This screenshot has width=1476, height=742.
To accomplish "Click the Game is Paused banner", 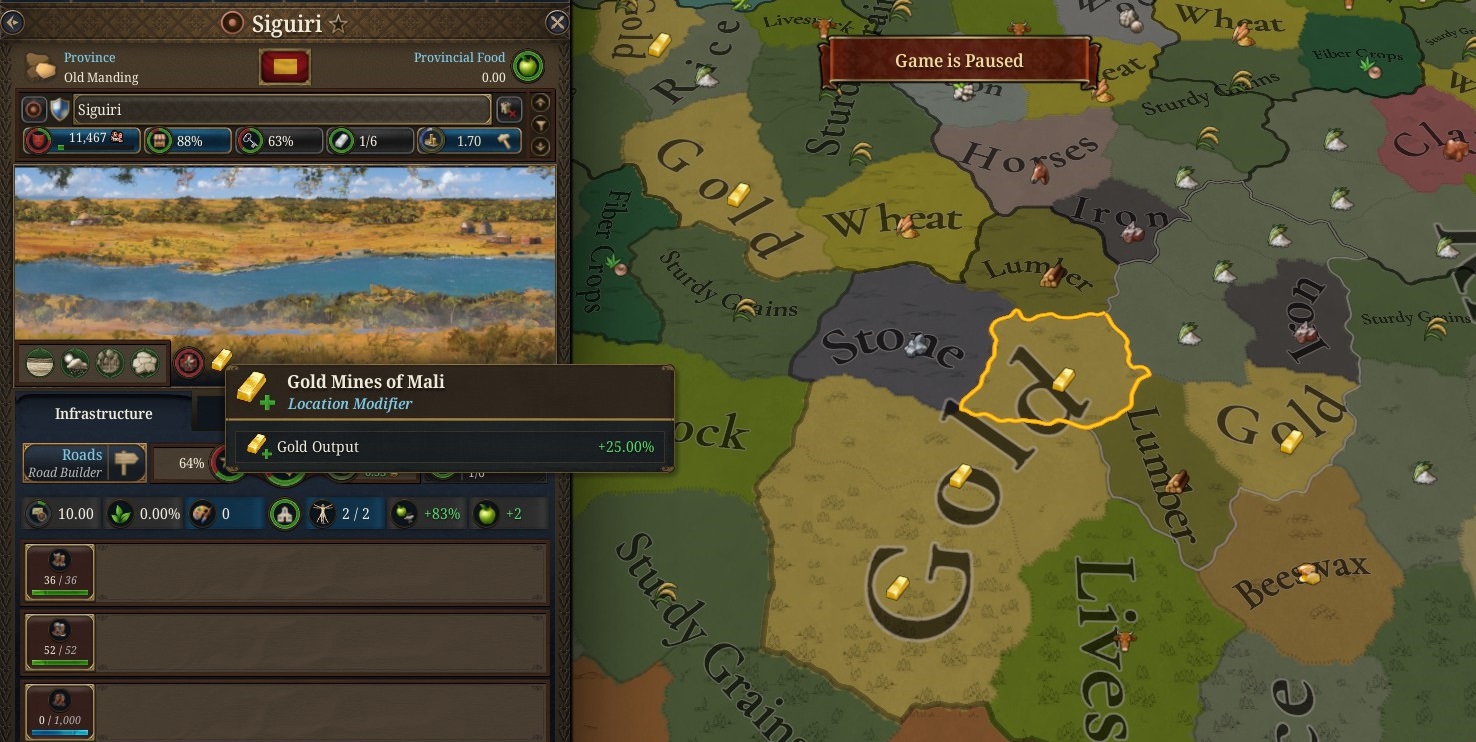I will click(x=957, y=60).
